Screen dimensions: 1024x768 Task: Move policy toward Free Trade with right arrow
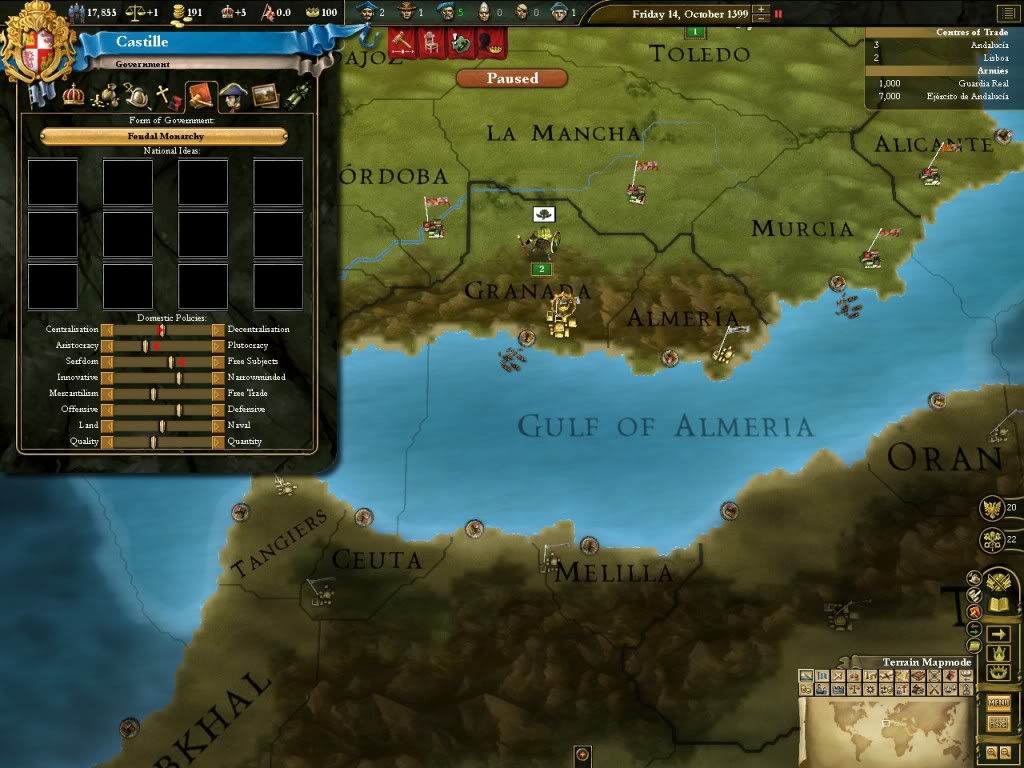tap(218, 393)
